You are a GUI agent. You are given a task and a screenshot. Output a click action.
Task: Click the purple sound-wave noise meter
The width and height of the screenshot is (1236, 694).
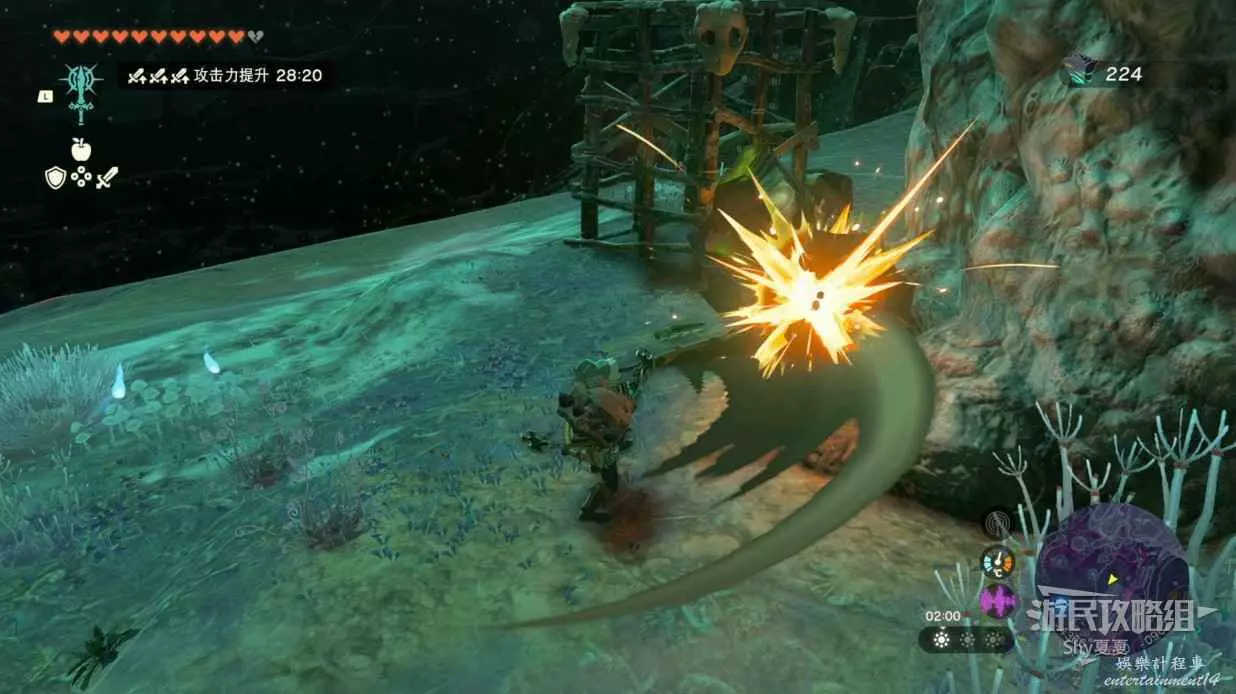(998, 600)
